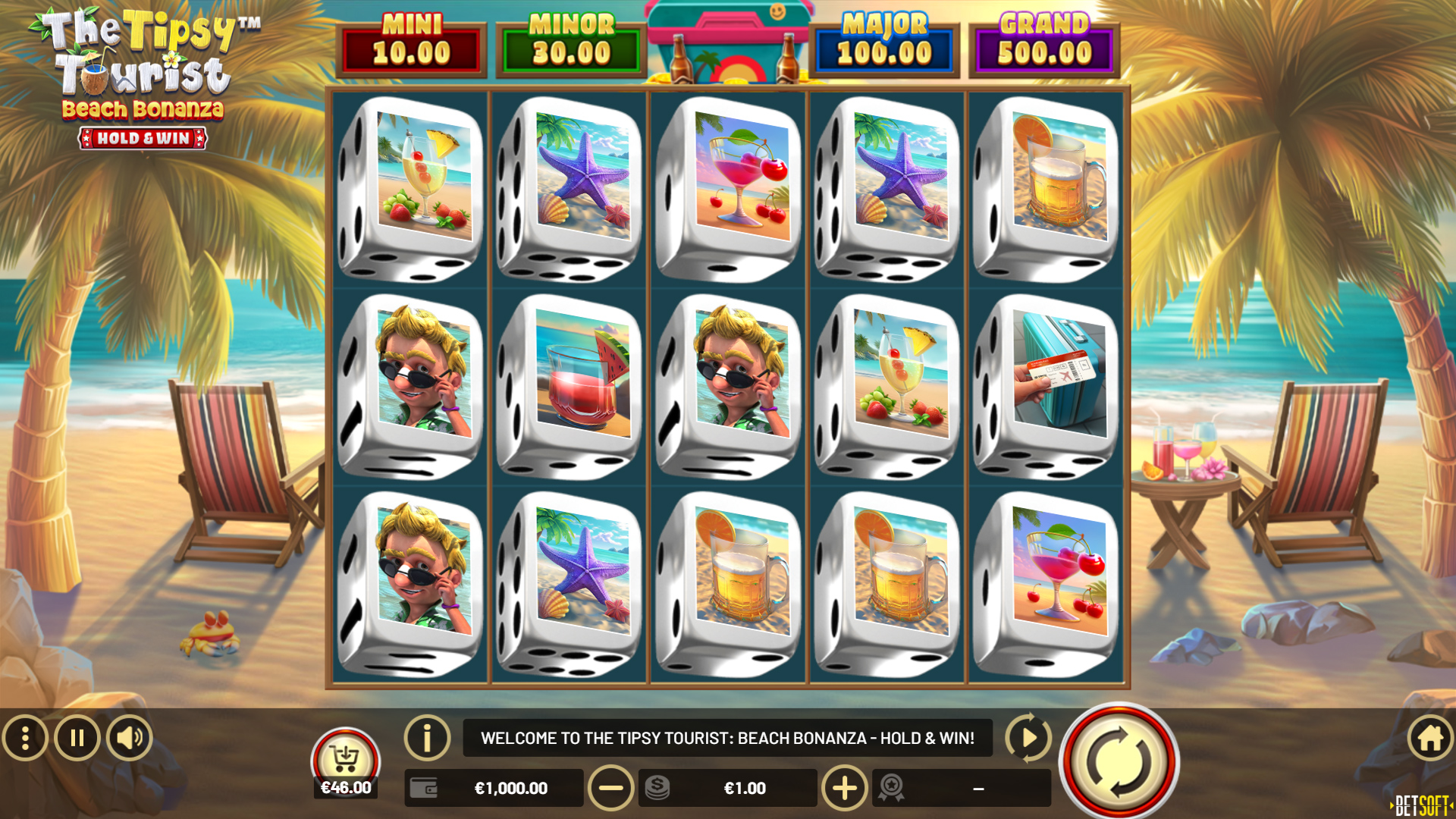Increase the bet with the plus button
1456x819 pixels.
846,788
